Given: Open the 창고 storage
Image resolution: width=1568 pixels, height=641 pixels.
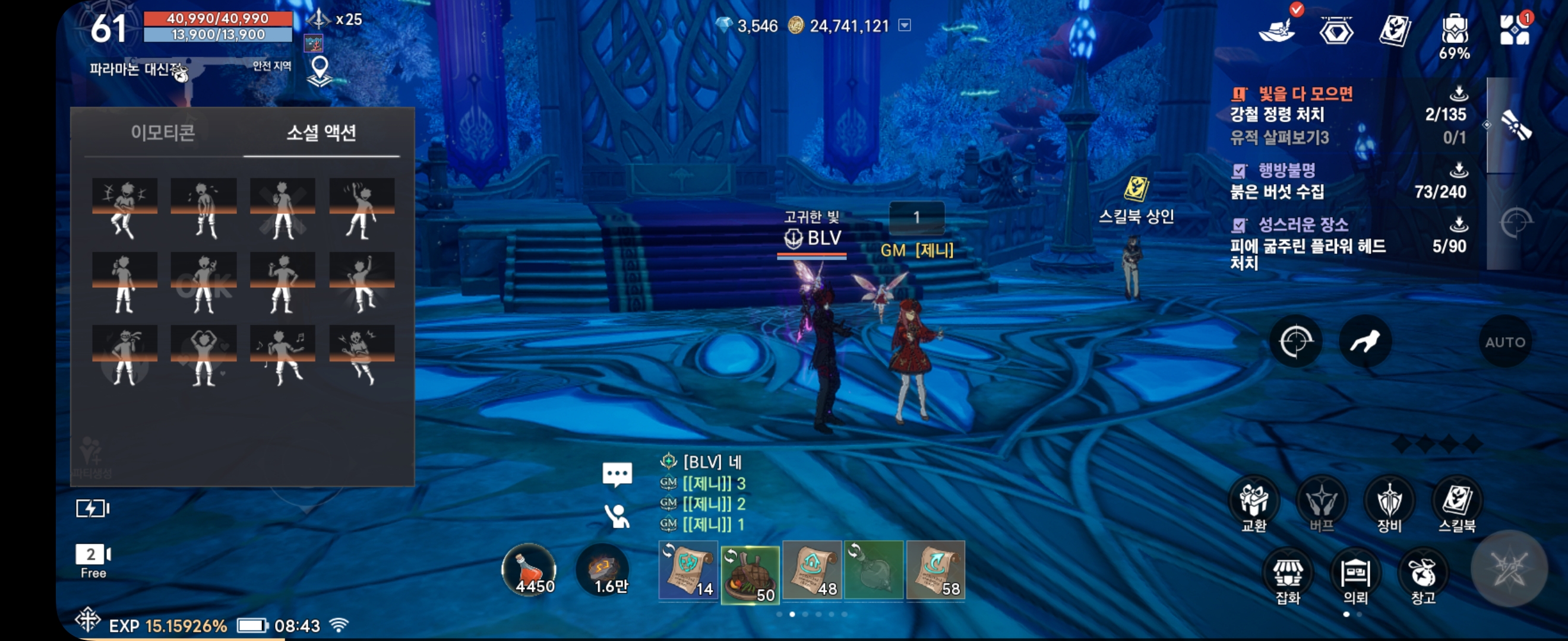Looking at the screenshot, I should click(x=1422, y=577).
